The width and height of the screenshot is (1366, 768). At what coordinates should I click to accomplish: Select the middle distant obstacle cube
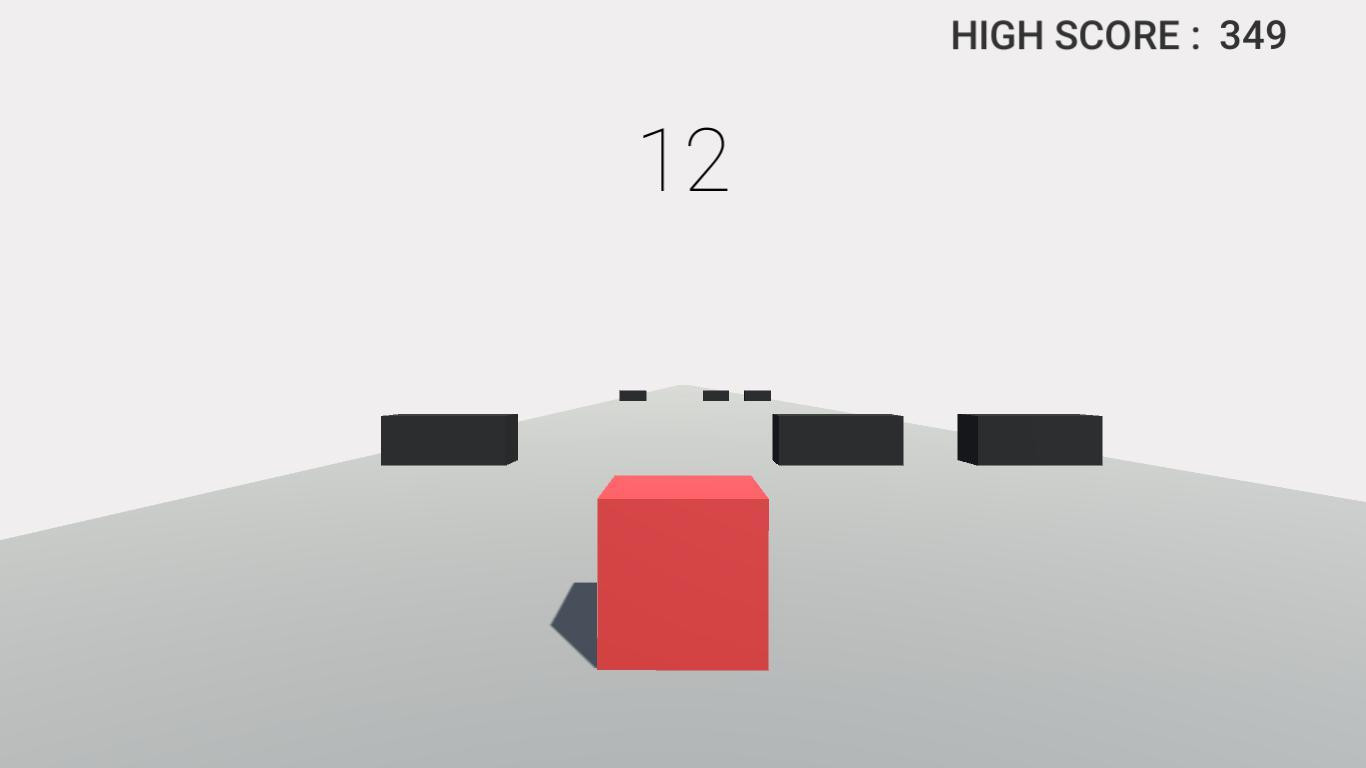(715, 394)
